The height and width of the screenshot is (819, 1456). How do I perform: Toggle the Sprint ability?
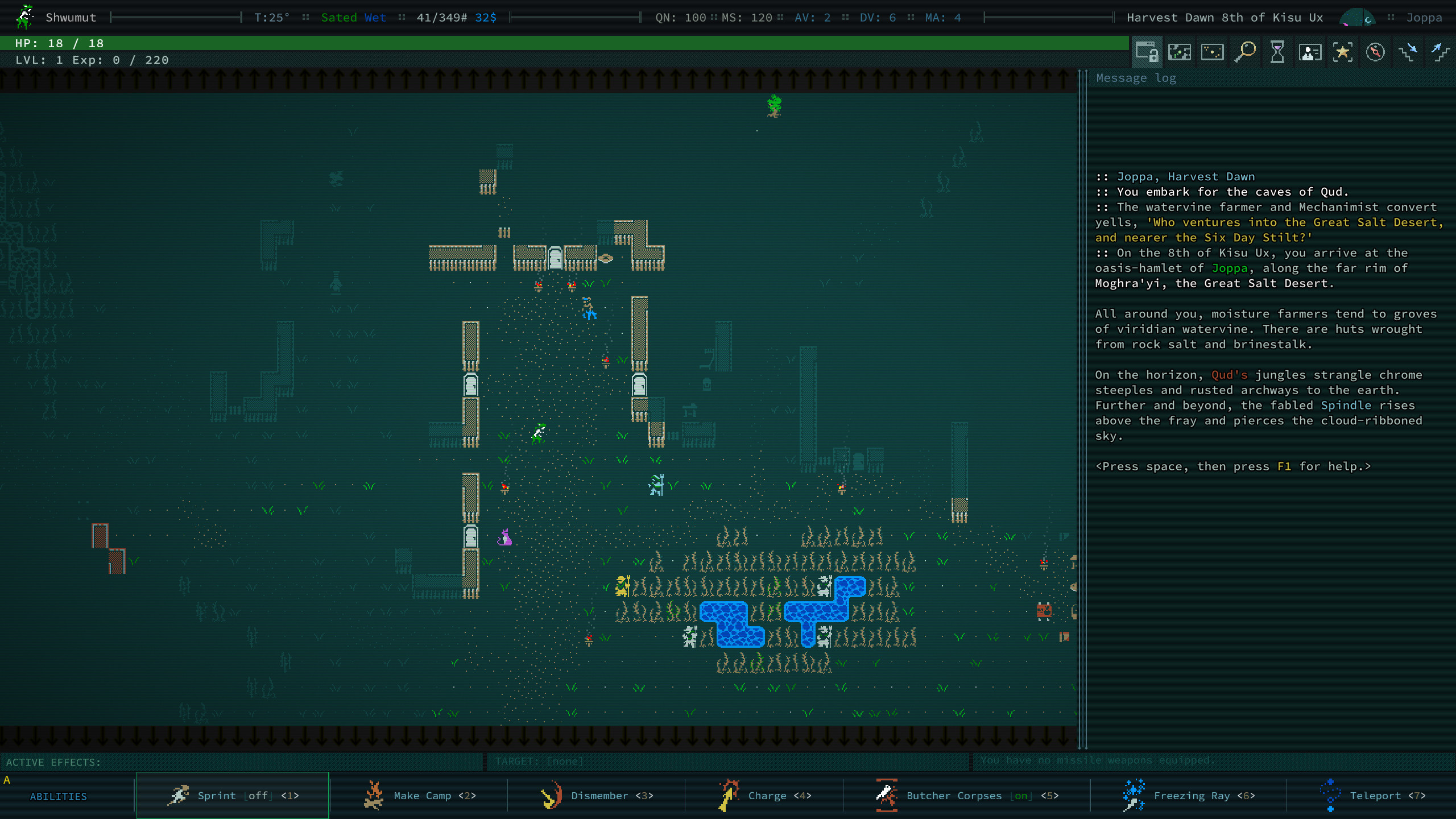(x=233, y=795)
